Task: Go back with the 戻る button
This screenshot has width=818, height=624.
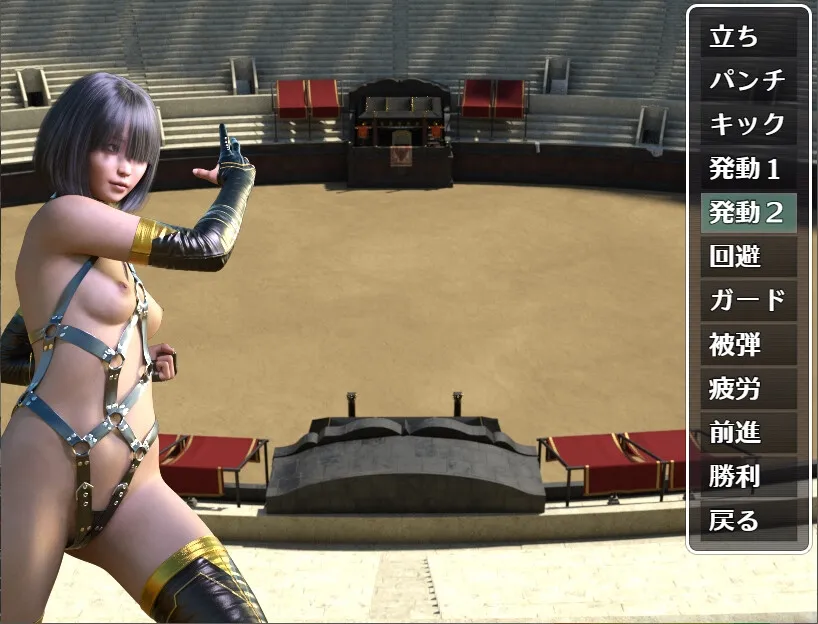Action: coord(748,521)
